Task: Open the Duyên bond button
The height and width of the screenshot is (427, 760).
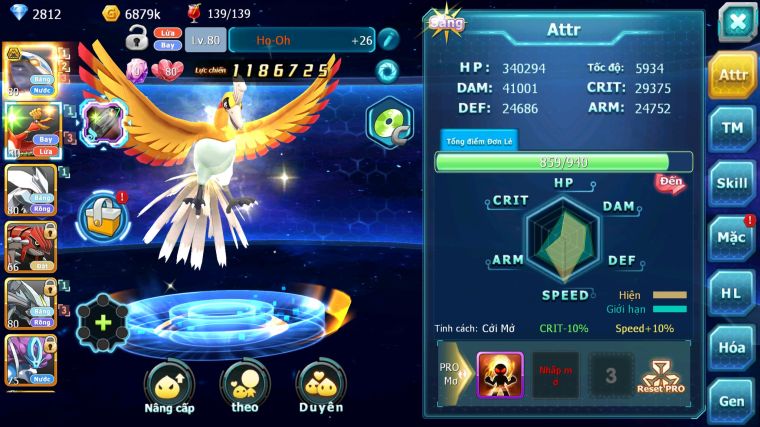Action: pos(320,386)
